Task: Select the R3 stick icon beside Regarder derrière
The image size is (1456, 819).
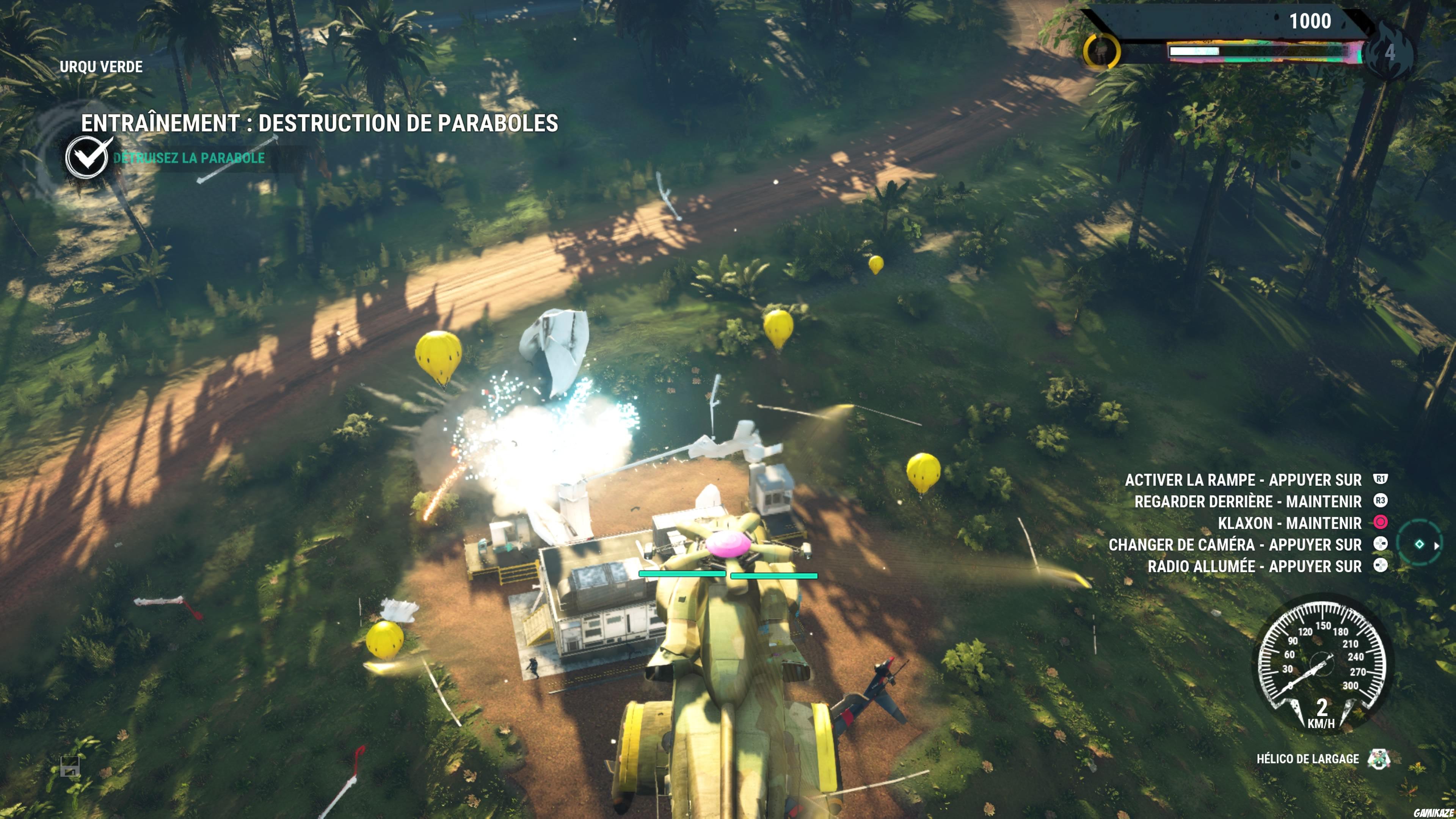Action: pos(1381,501)
